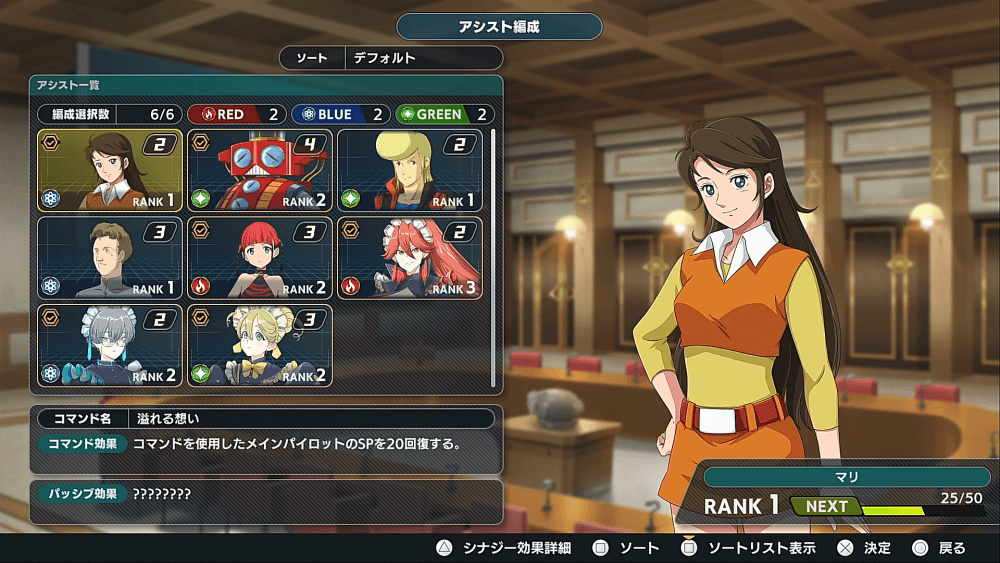Pick the blonde maid with yellow bow
1000x563 pixels.
pos(260,346)
